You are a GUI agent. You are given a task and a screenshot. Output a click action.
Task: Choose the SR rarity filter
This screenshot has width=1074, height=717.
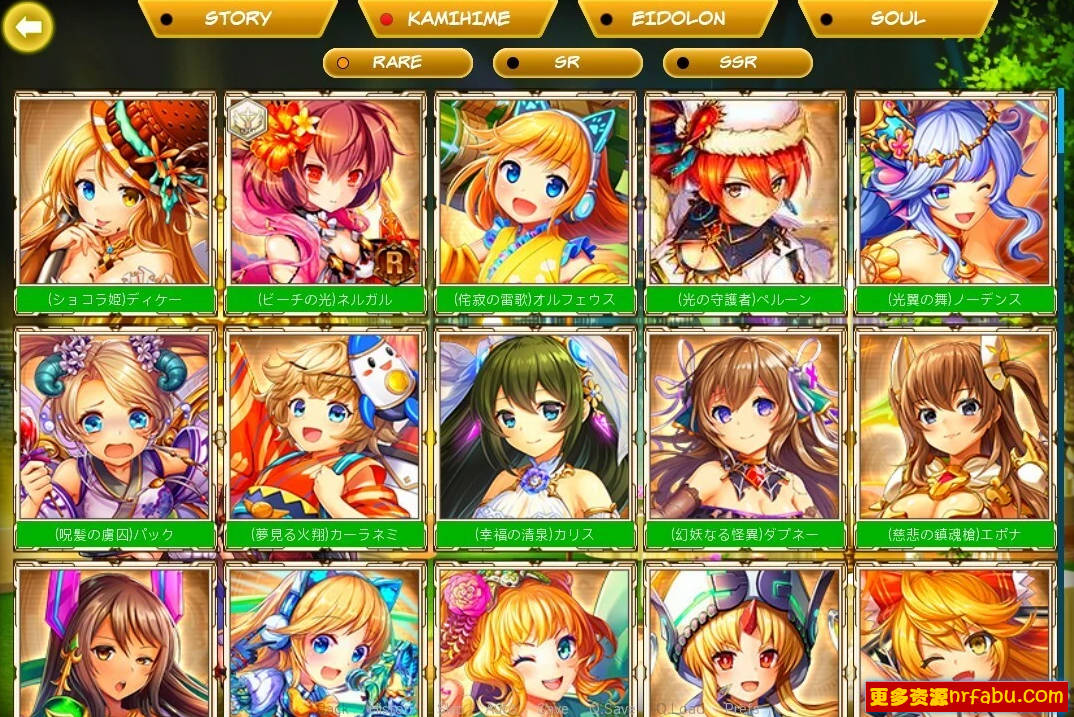(567, 62)
